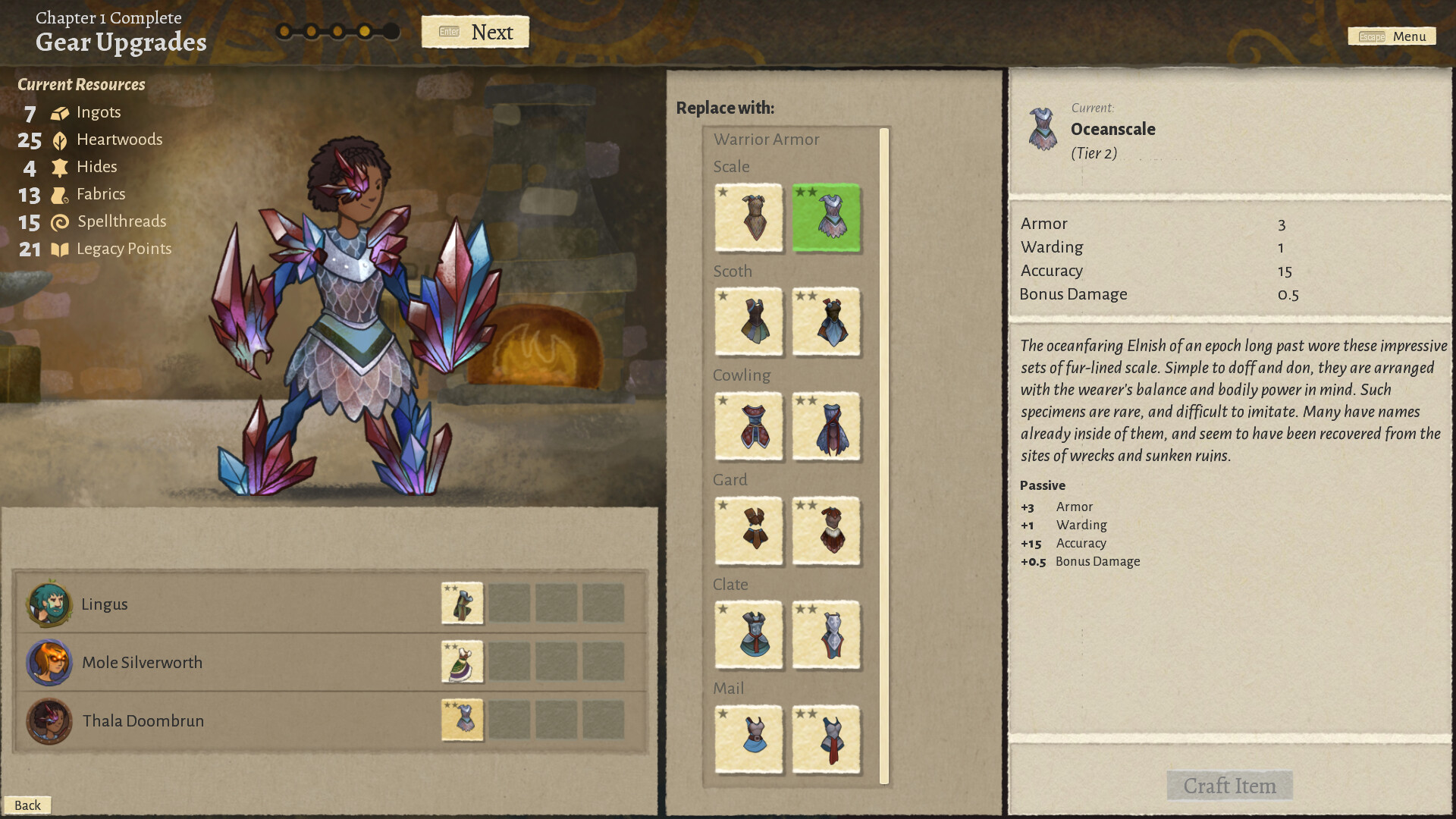Viewport: 1456px width, 819px height.
Task: Select Lingus's equipped gear item
Action: (462, 603)
